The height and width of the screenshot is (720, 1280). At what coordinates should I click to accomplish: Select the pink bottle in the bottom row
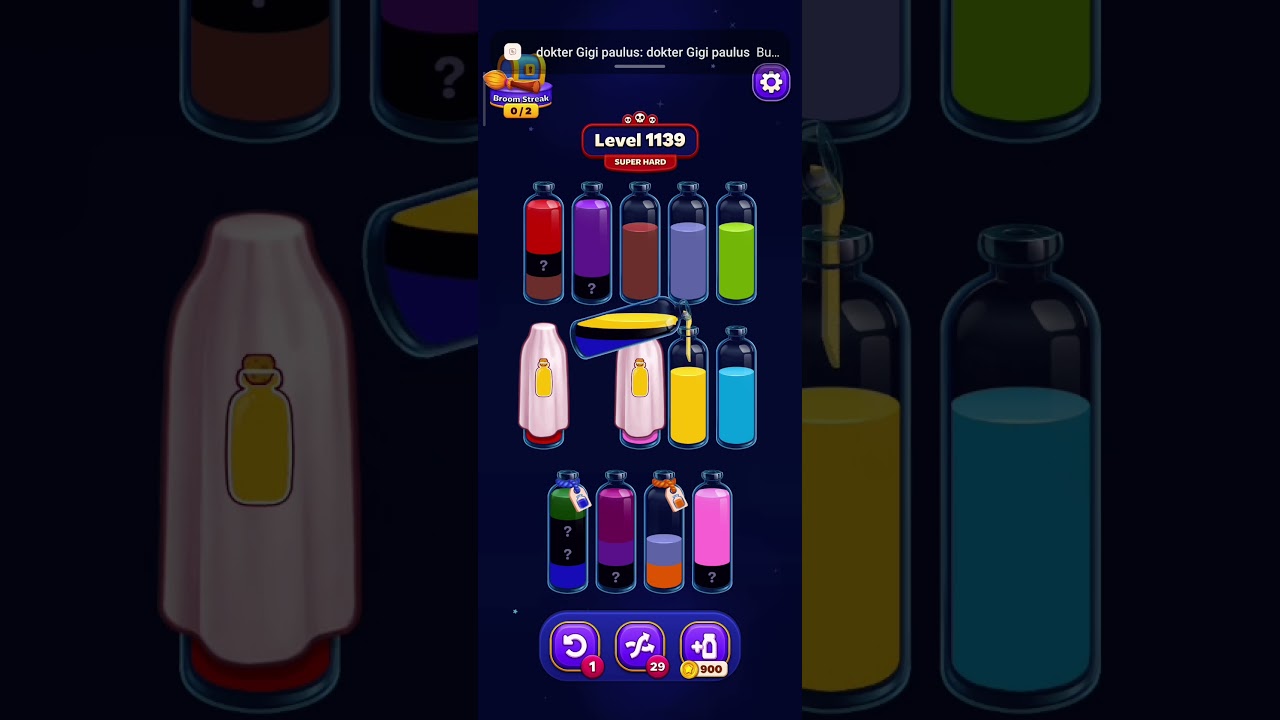pyautogui.click(x=712, y=530)
